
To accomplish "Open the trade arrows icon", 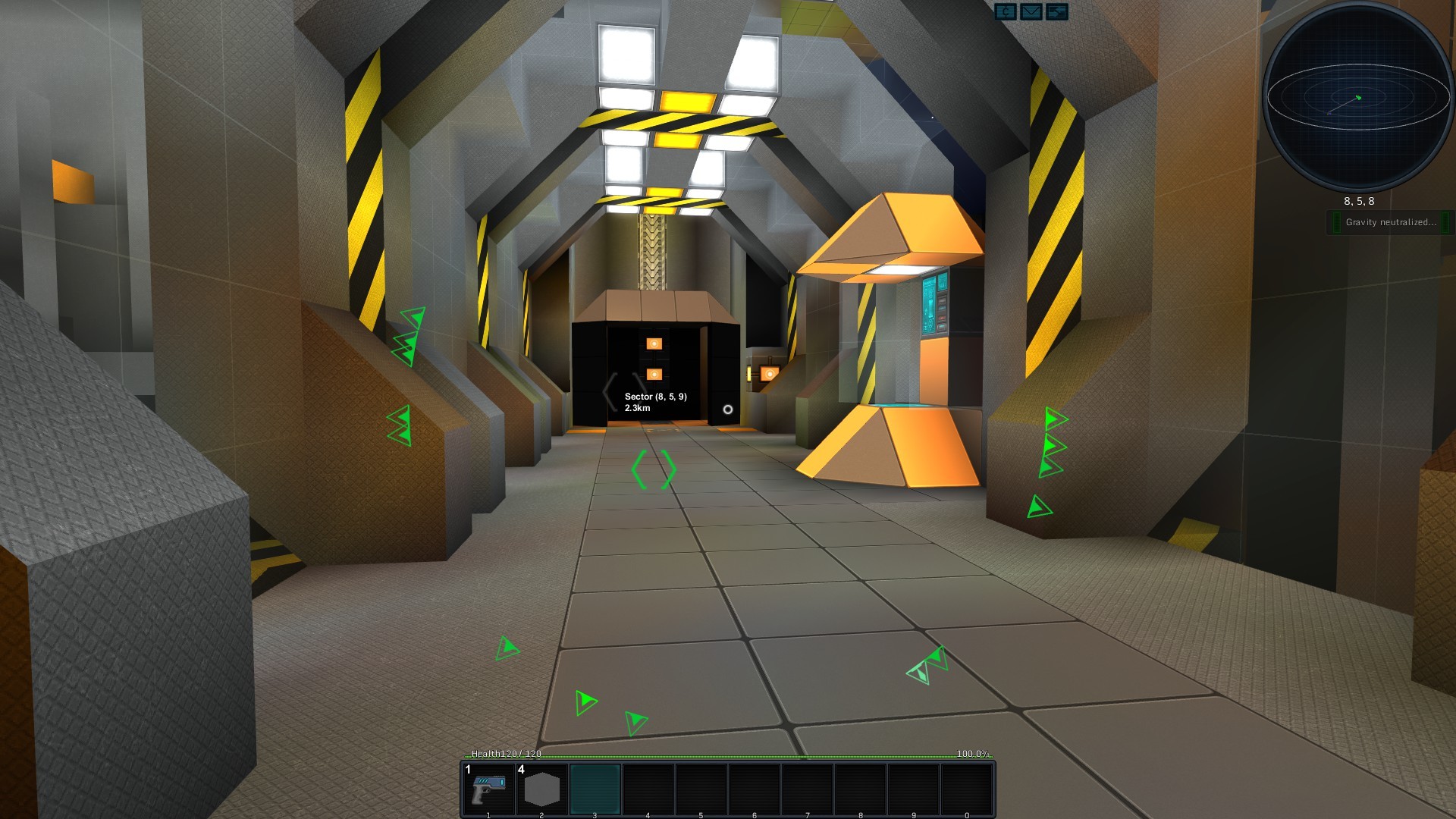I will click(1056, 11).
